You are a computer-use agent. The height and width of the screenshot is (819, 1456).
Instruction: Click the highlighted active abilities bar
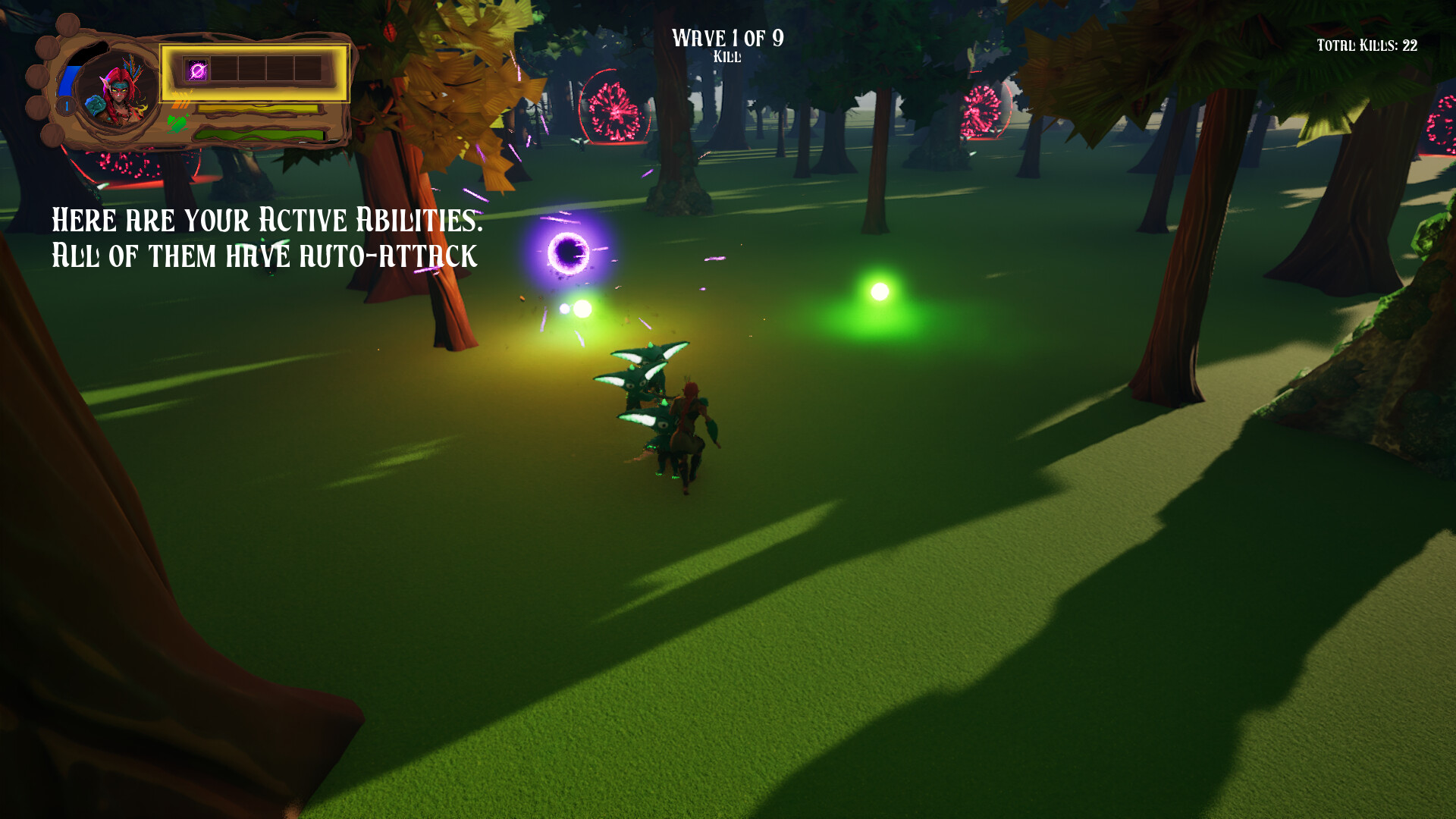click(254, 74)
